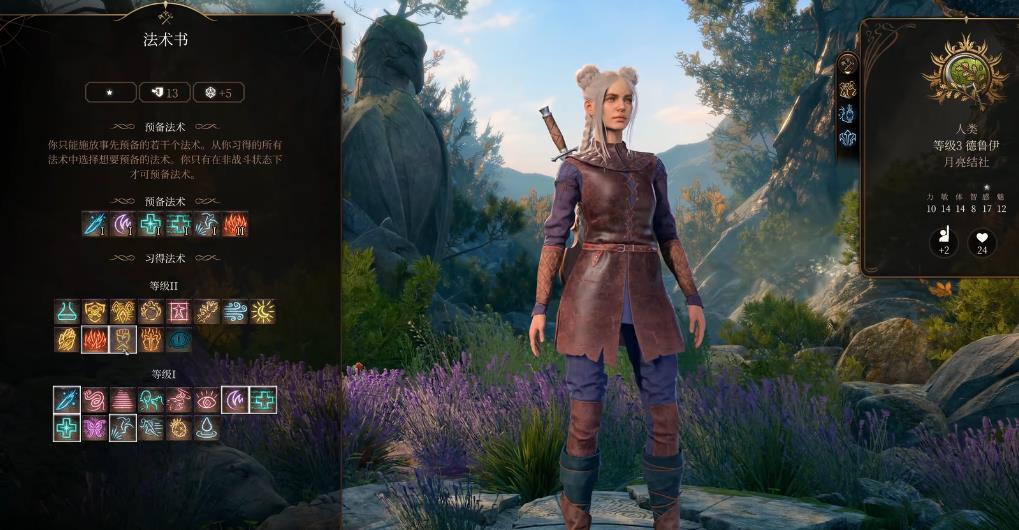Choose the golden shield face spell
Screen dimensions: 1019x530
[95, 312]
